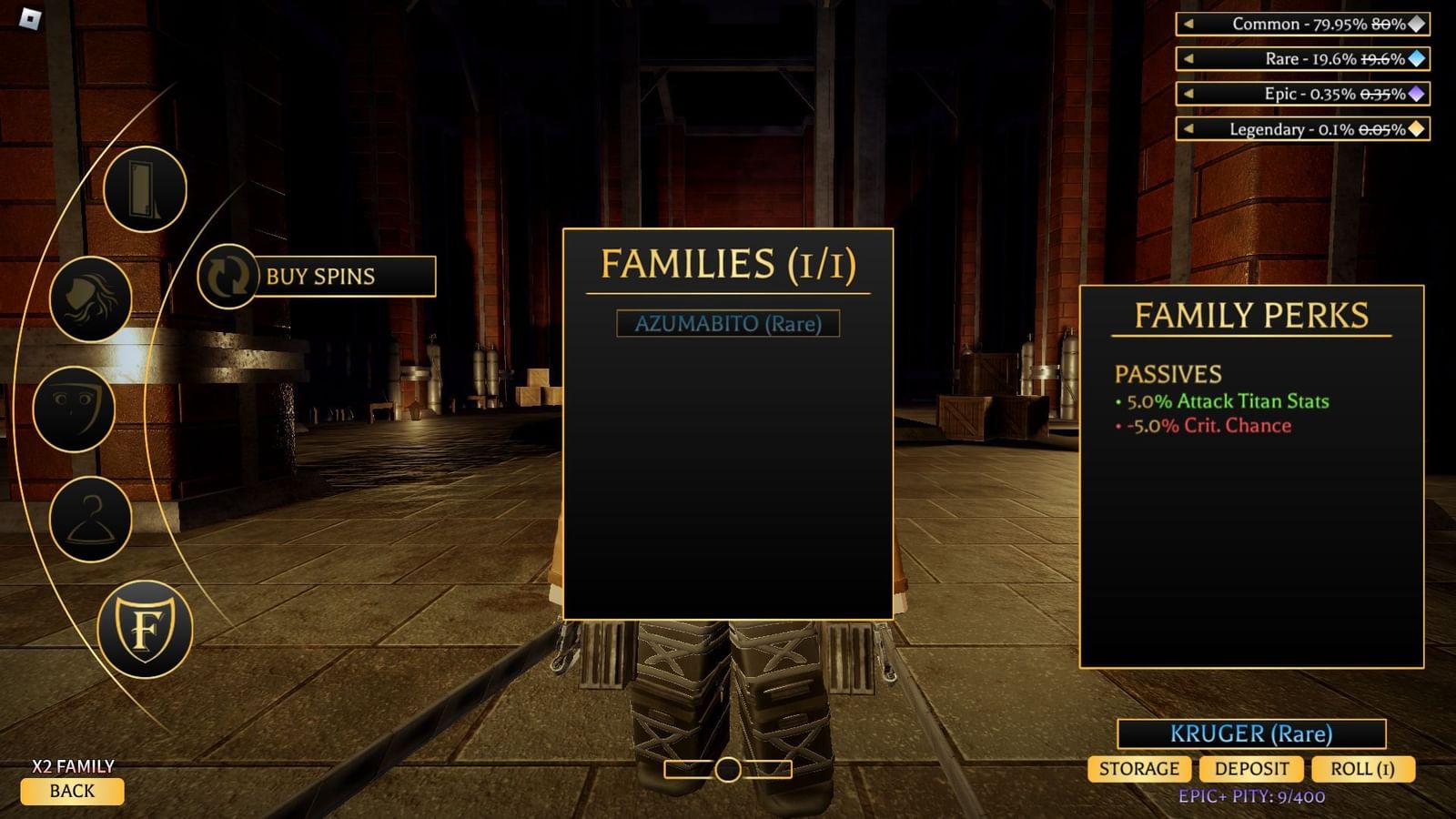
Task: Click the BACK button
Action: 74,792
